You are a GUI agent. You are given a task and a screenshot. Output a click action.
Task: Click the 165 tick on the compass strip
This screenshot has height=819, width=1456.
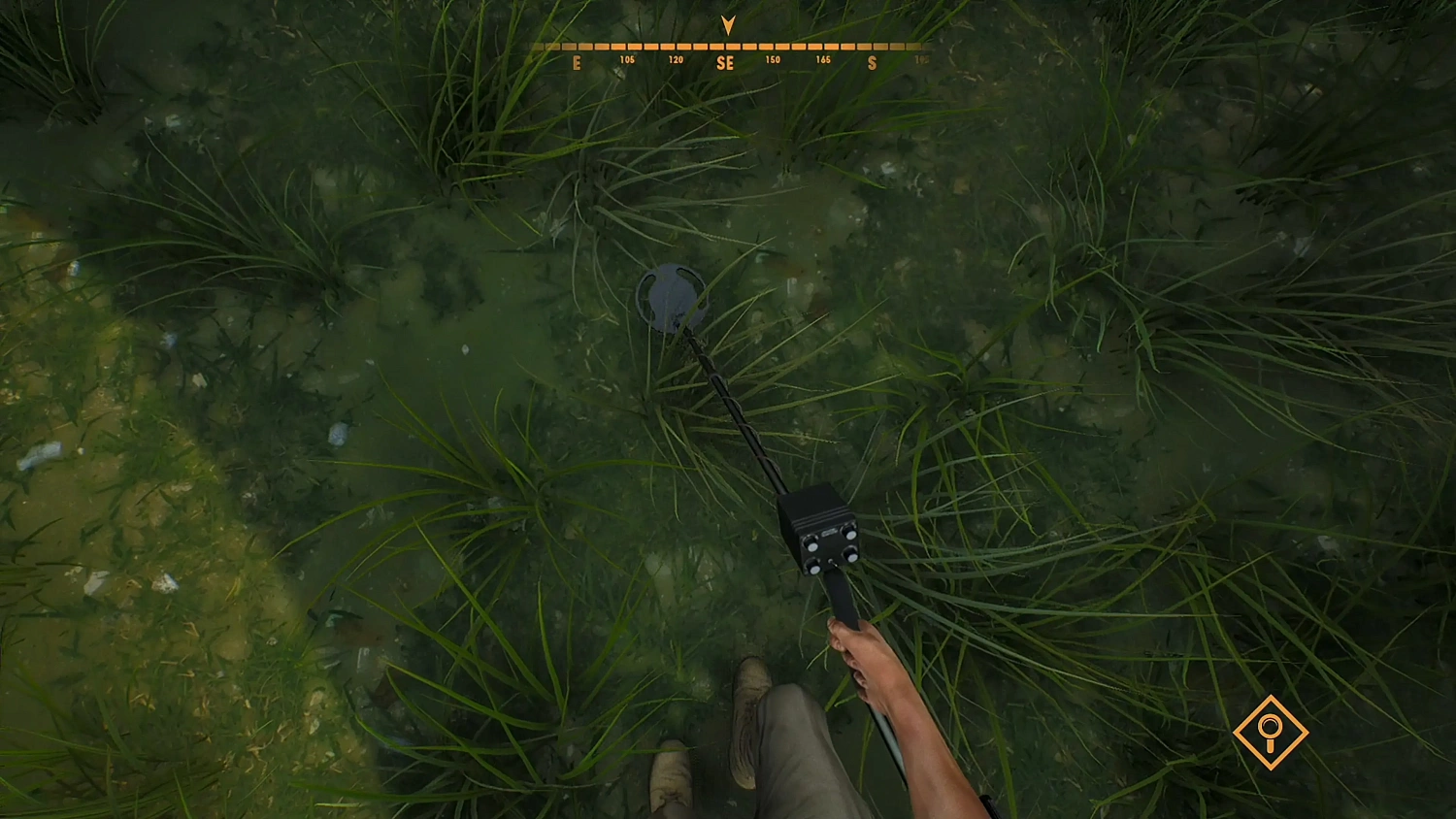823,58
